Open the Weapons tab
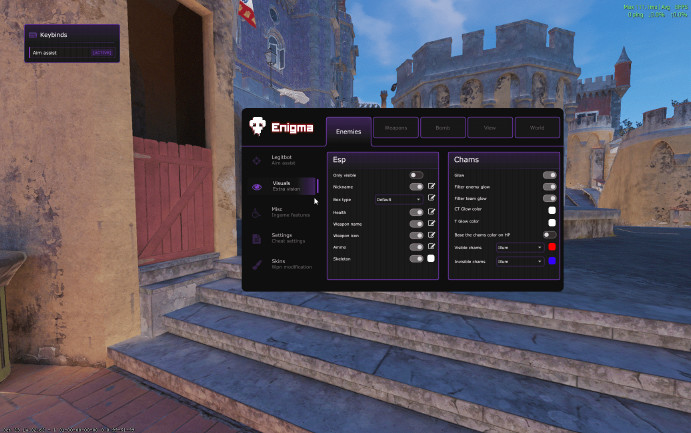The image size is (691, 433). pos(395,128)
